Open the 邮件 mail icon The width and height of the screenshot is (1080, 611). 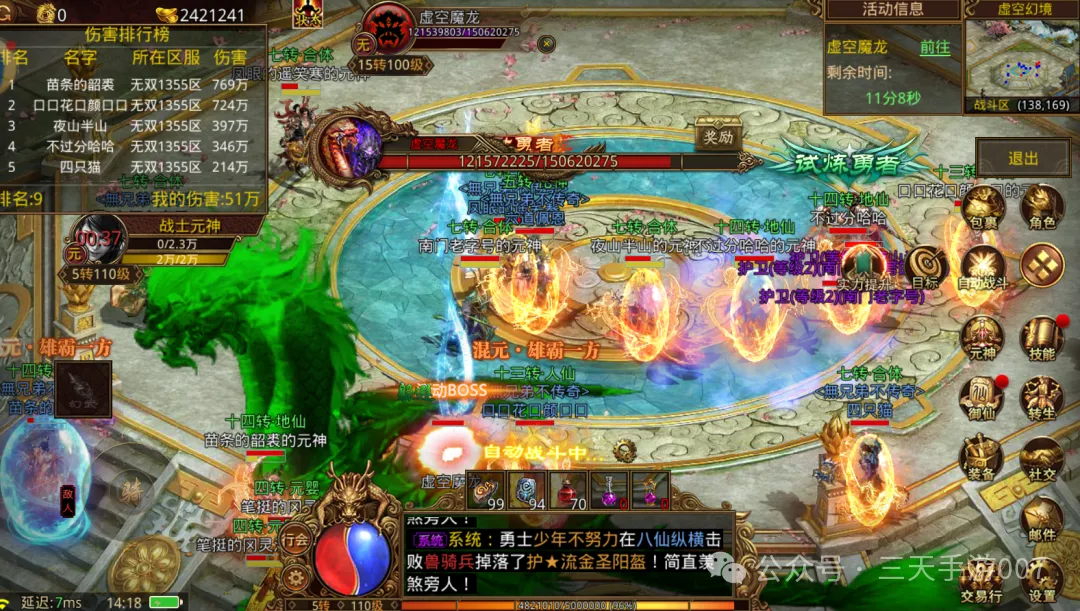[1042, 520]
